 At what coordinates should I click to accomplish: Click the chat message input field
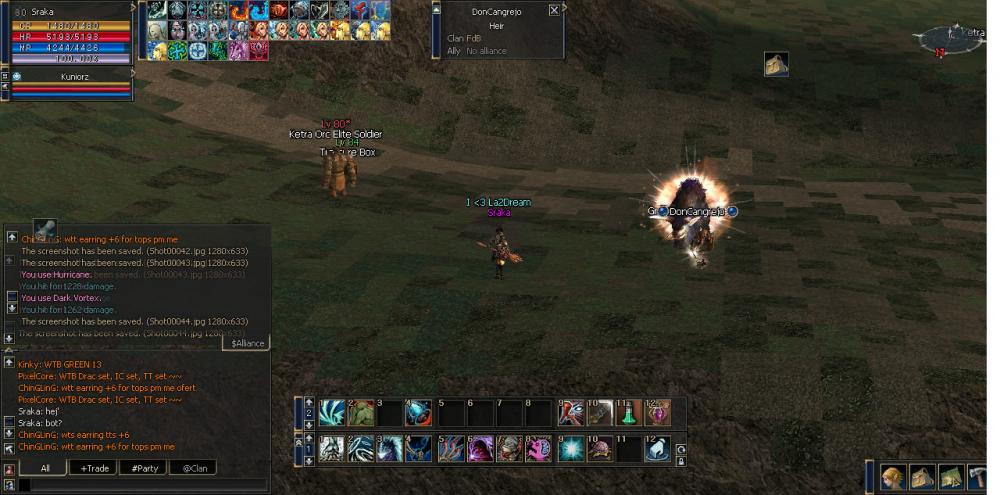(x=142, y=485)
